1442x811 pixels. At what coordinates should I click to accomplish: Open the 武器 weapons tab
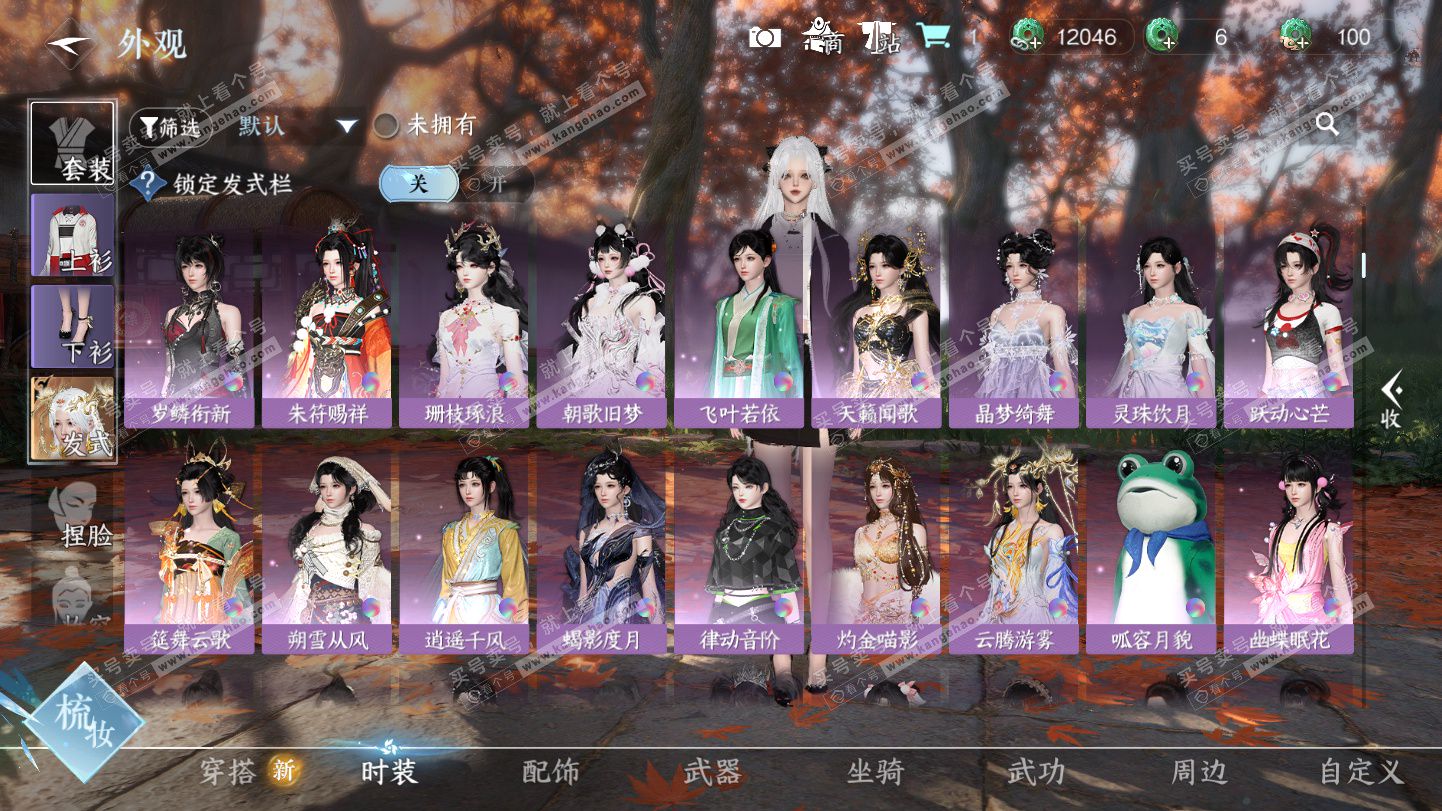pyautogui.click(x=712, y=772)
